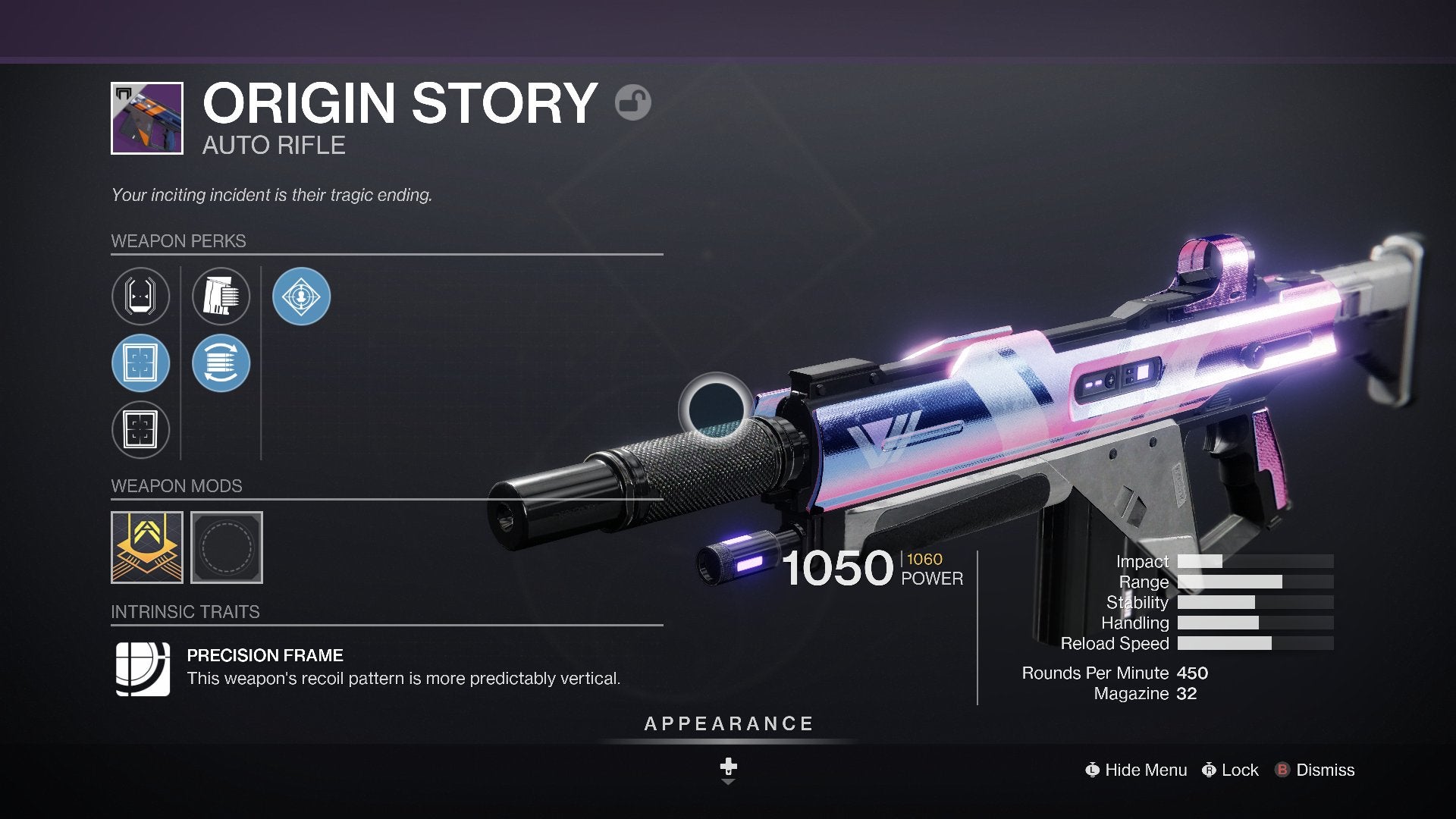This screenshot has width=1456, height=819.
Task: Toggle the lock icon beside the weapon name
Action: (632, 102)
